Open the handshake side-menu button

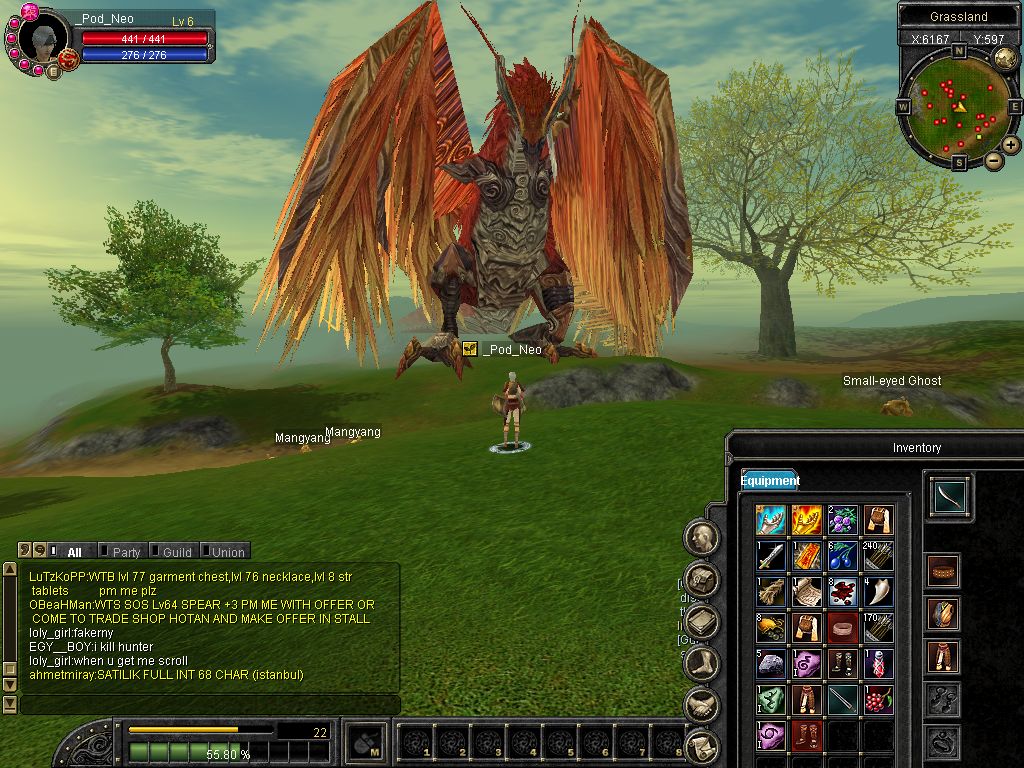[703, 704]
